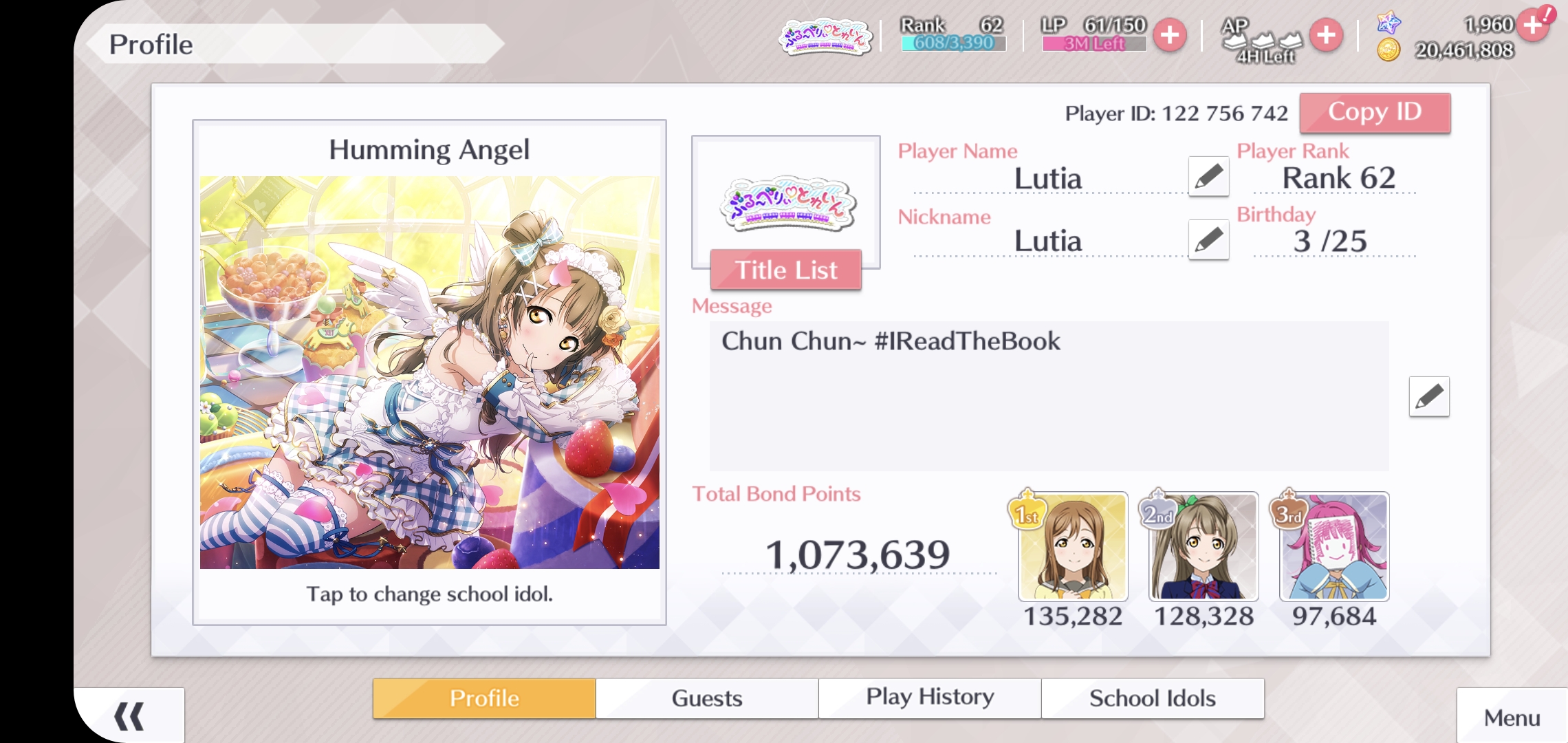Select the Profile tab
The width and height of the screenshot is (1568, 743).
(x=484, y=698)
